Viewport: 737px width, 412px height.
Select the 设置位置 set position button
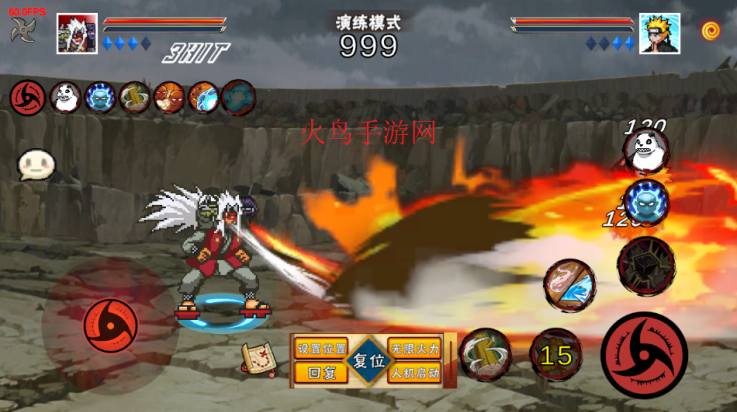coord(322,349)
